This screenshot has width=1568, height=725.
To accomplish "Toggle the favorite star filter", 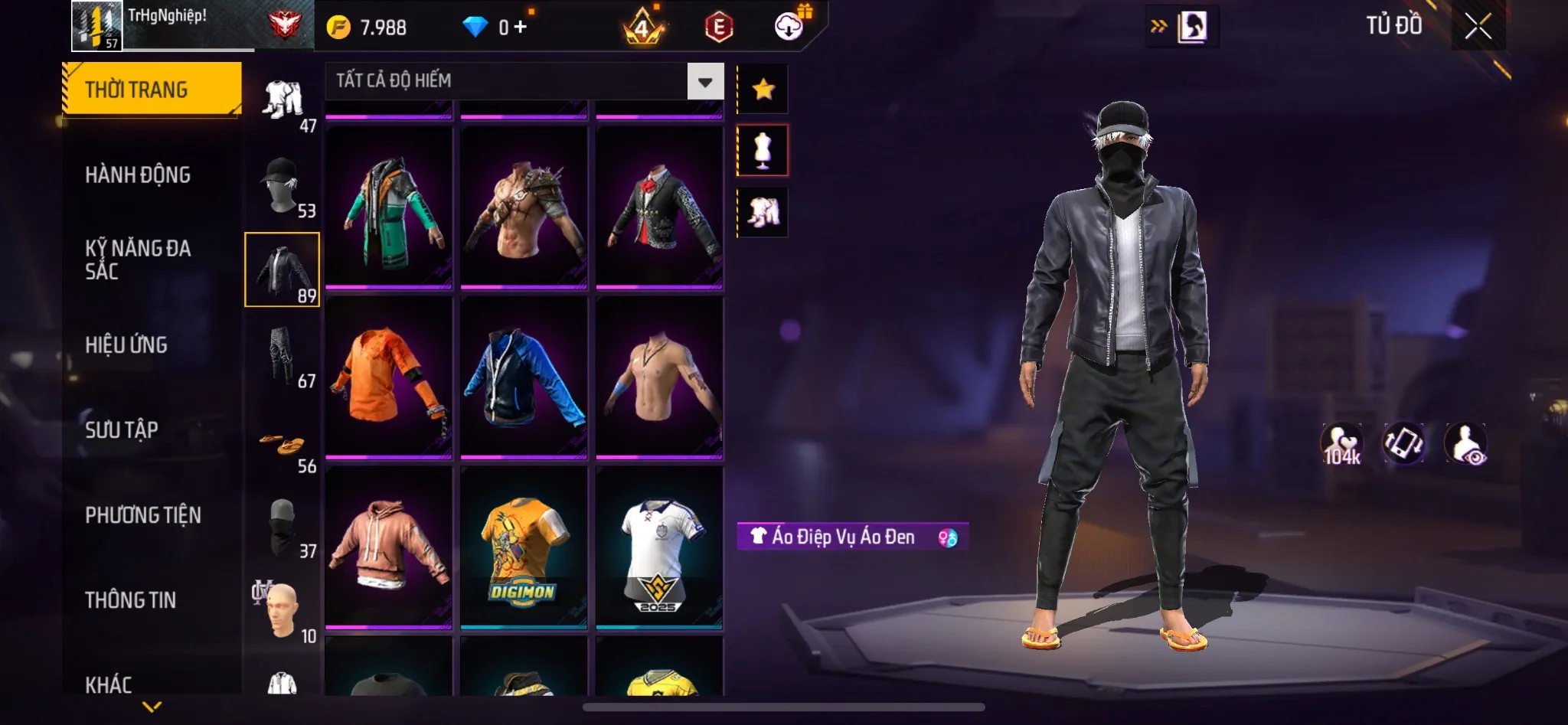I will click(x=762, y=88).
